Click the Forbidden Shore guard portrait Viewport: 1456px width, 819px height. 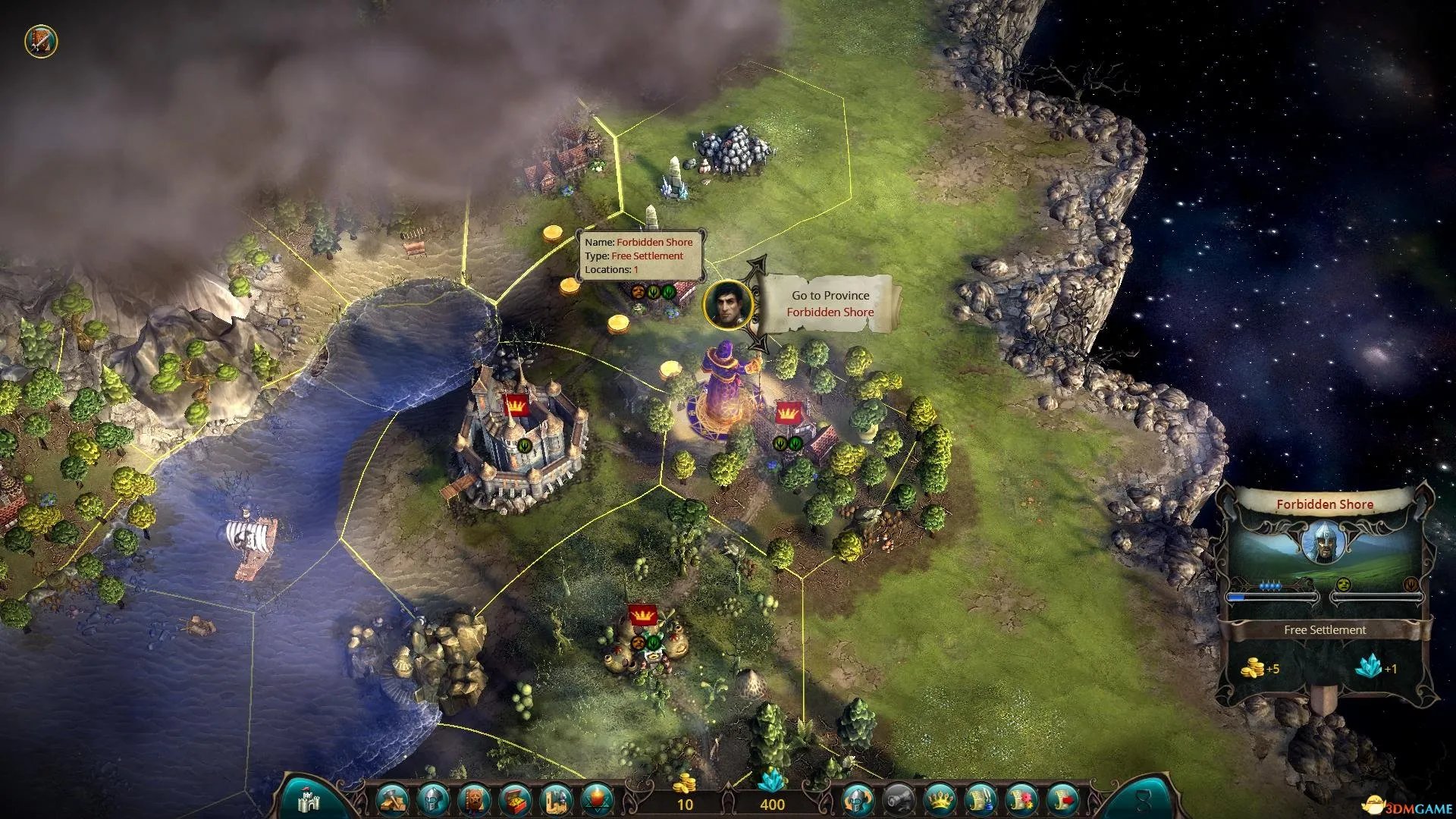pos(1324,542)
